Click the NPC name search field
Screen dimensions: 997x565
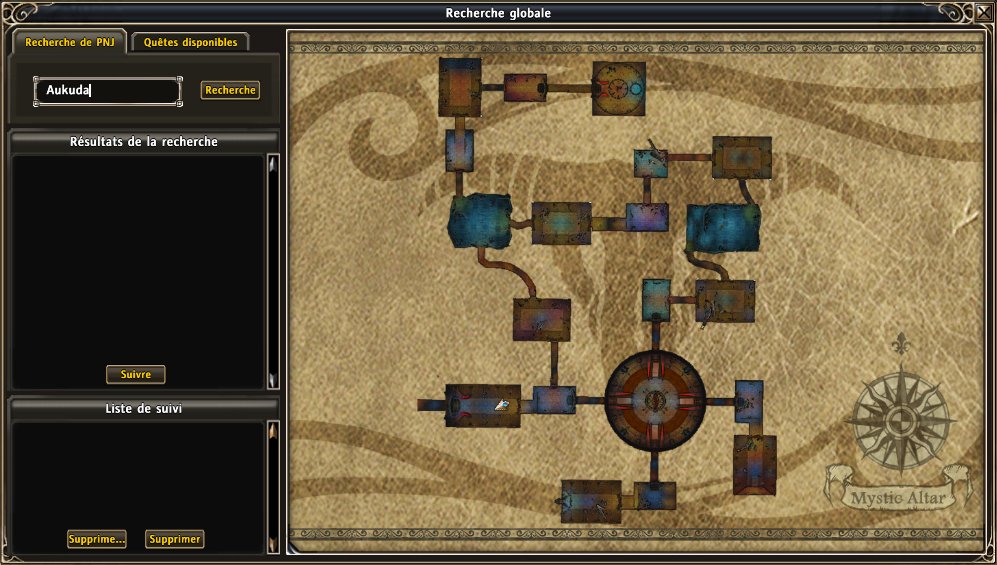(108, 91)
